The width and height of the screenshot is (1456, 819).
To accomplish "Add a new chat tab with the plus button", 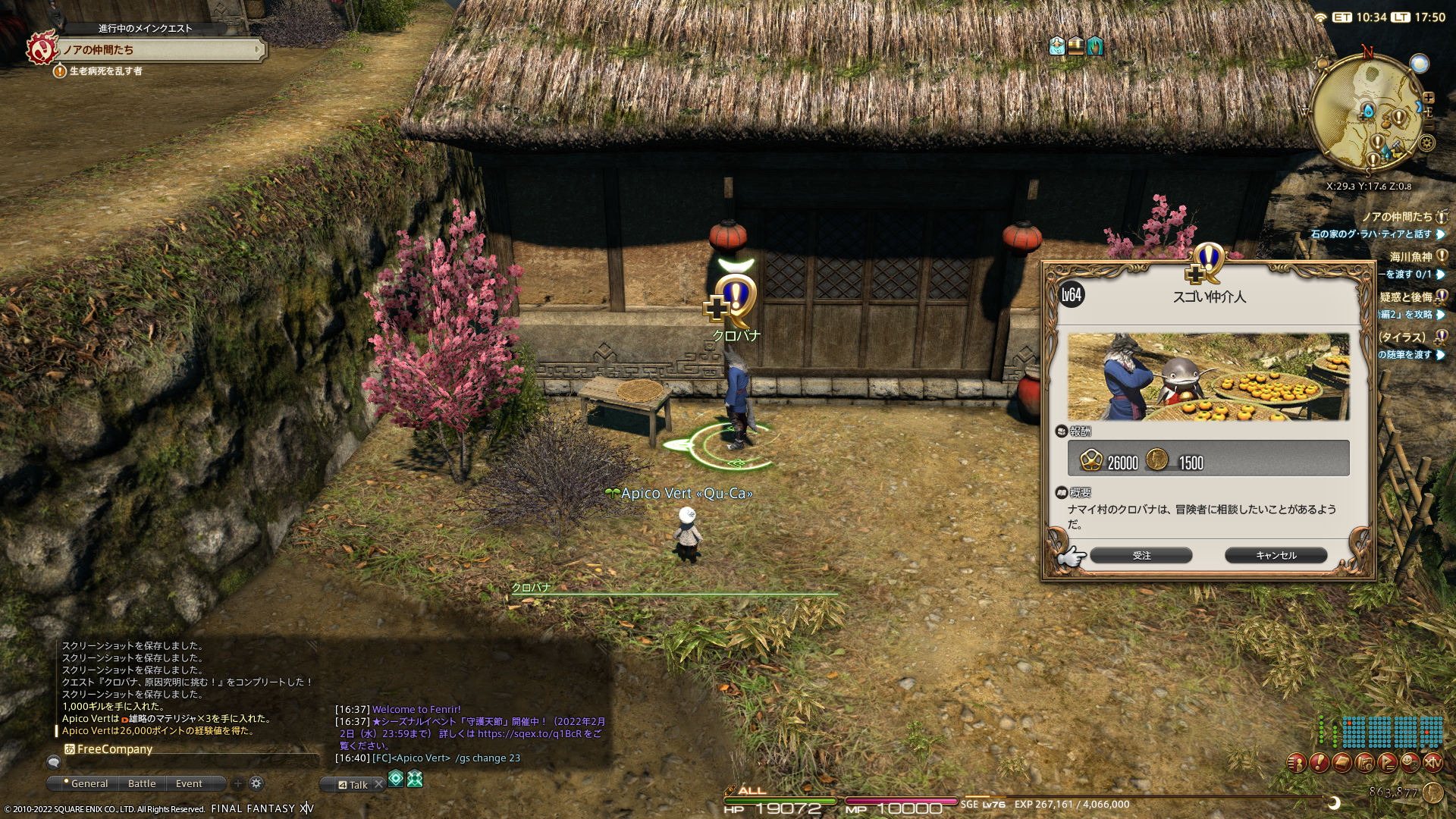I will click(x=238, y=783).
